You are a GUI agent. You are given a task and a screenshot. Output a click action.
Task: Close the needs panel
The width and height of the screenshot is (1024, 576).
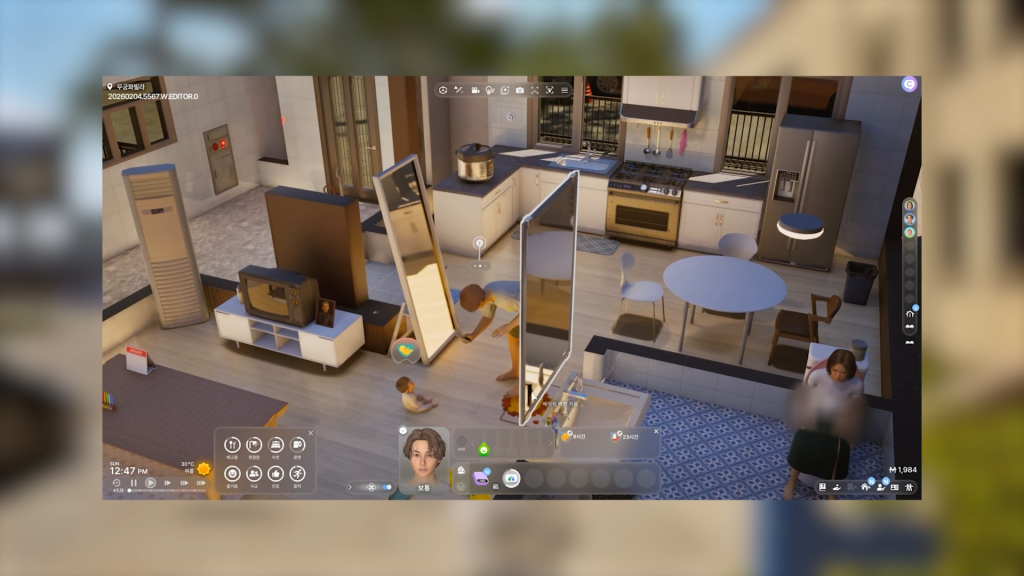pos(310,433)
